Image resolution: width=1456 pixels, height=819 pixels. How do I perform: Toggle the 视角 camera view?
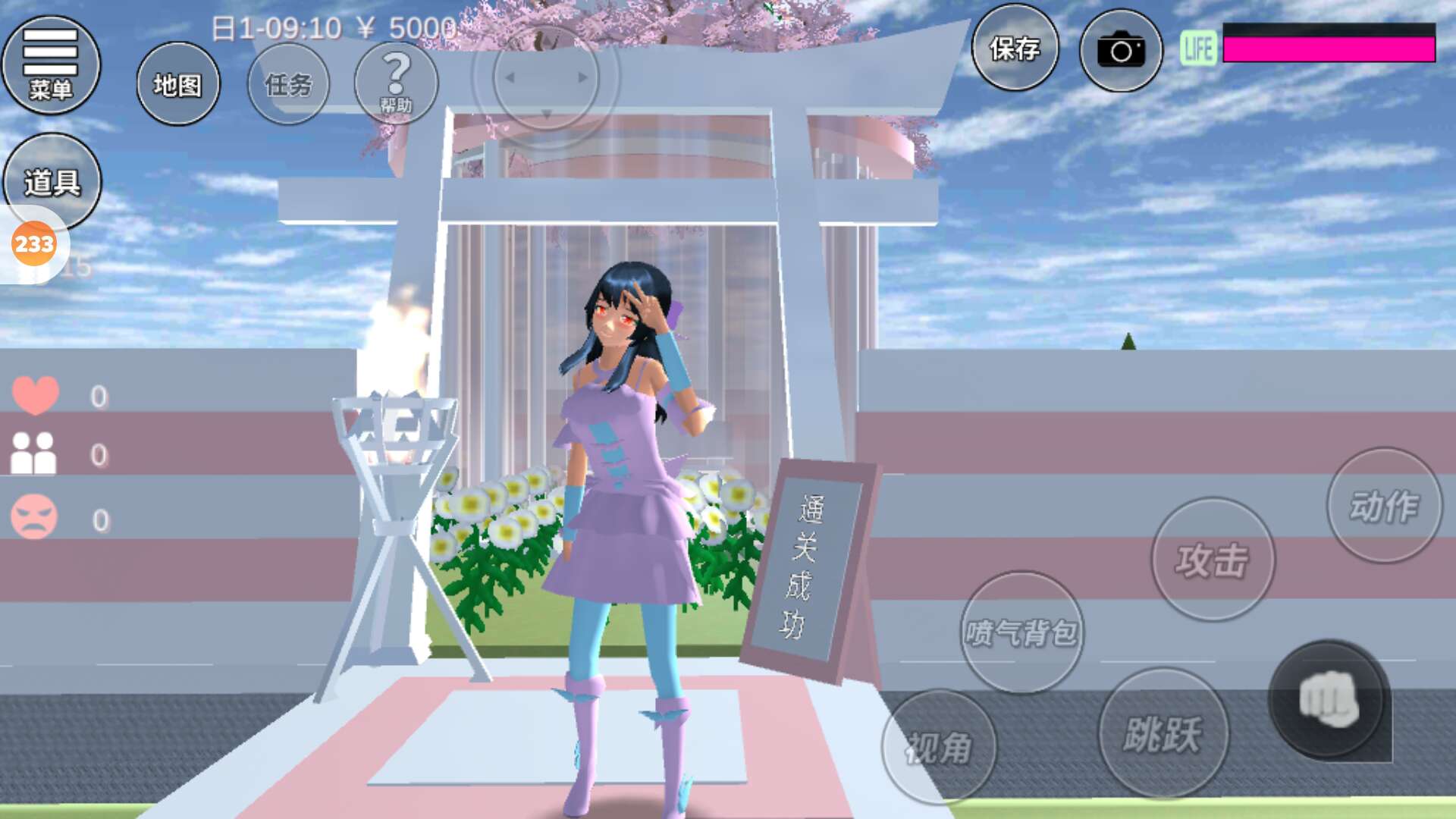[x=939, y=747]
